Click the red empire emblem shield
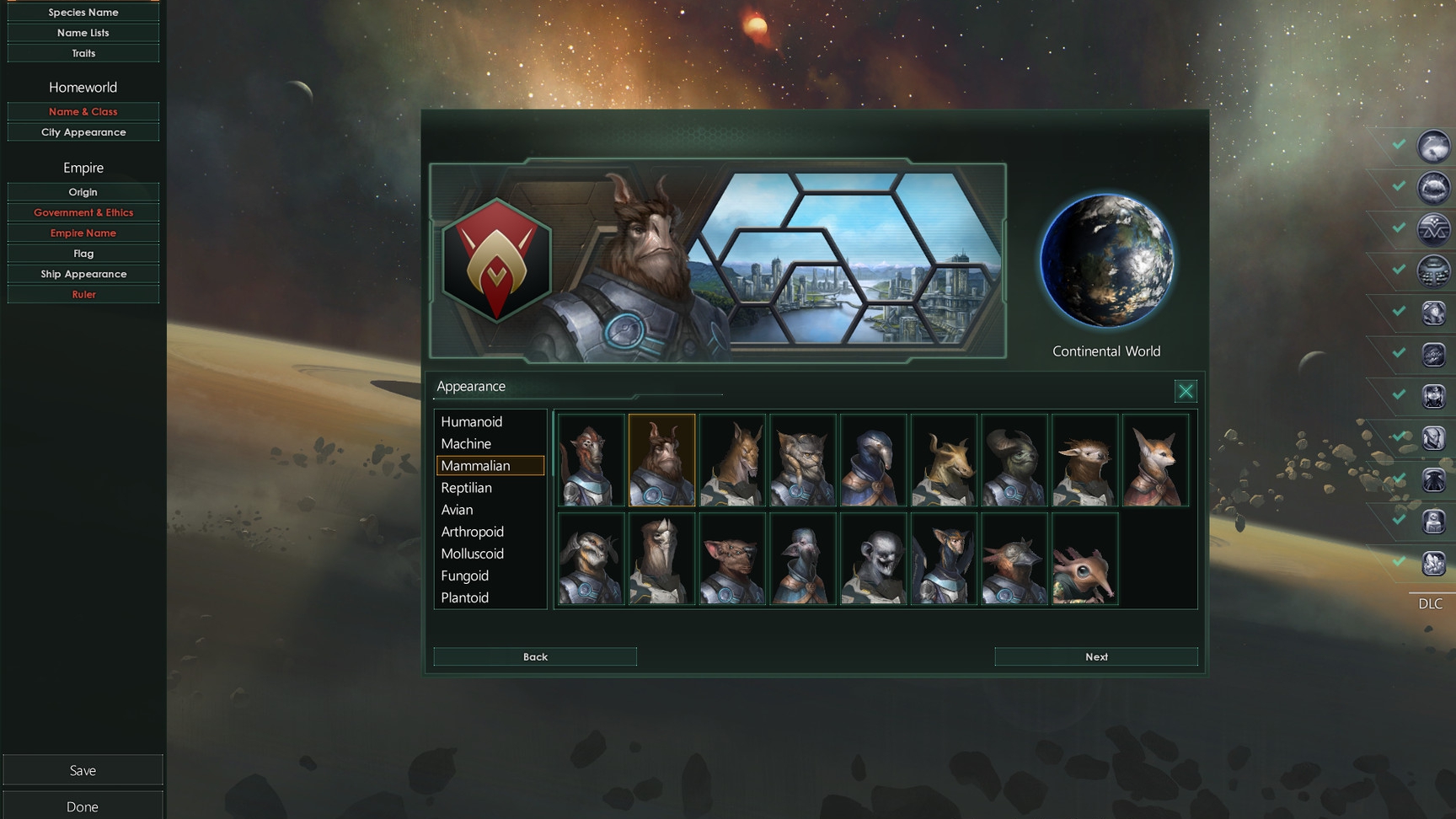Viewport: 1456px width, 819px height. pyautogui.click(x=495, y=261)
